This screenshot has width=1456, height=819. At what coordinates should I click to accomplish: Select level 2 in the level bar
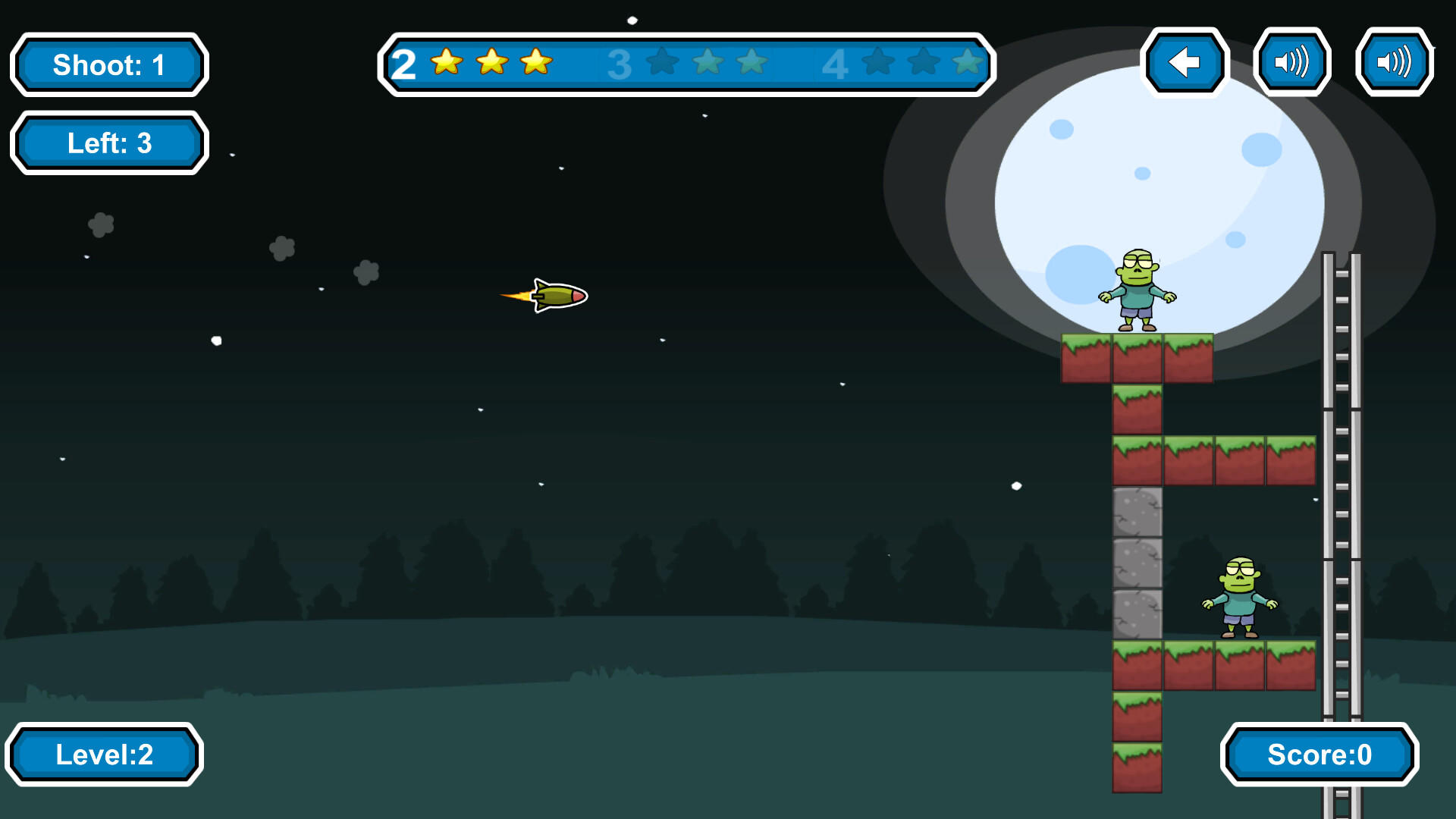403,64
